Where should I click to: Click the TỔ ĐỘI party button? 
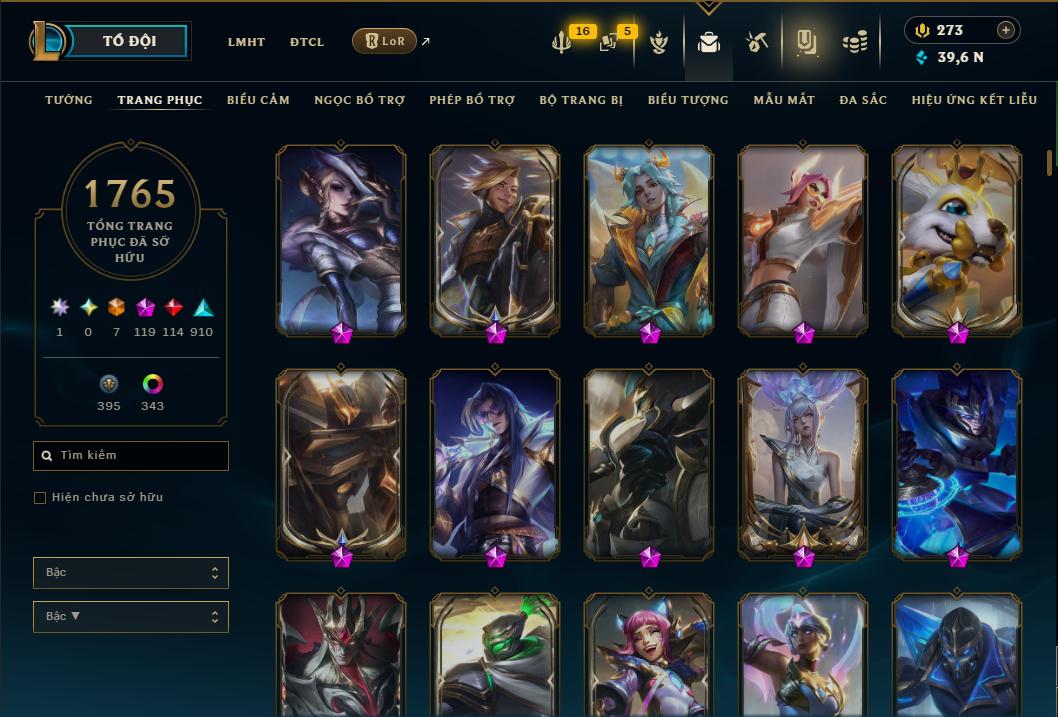tap(129, 42)
